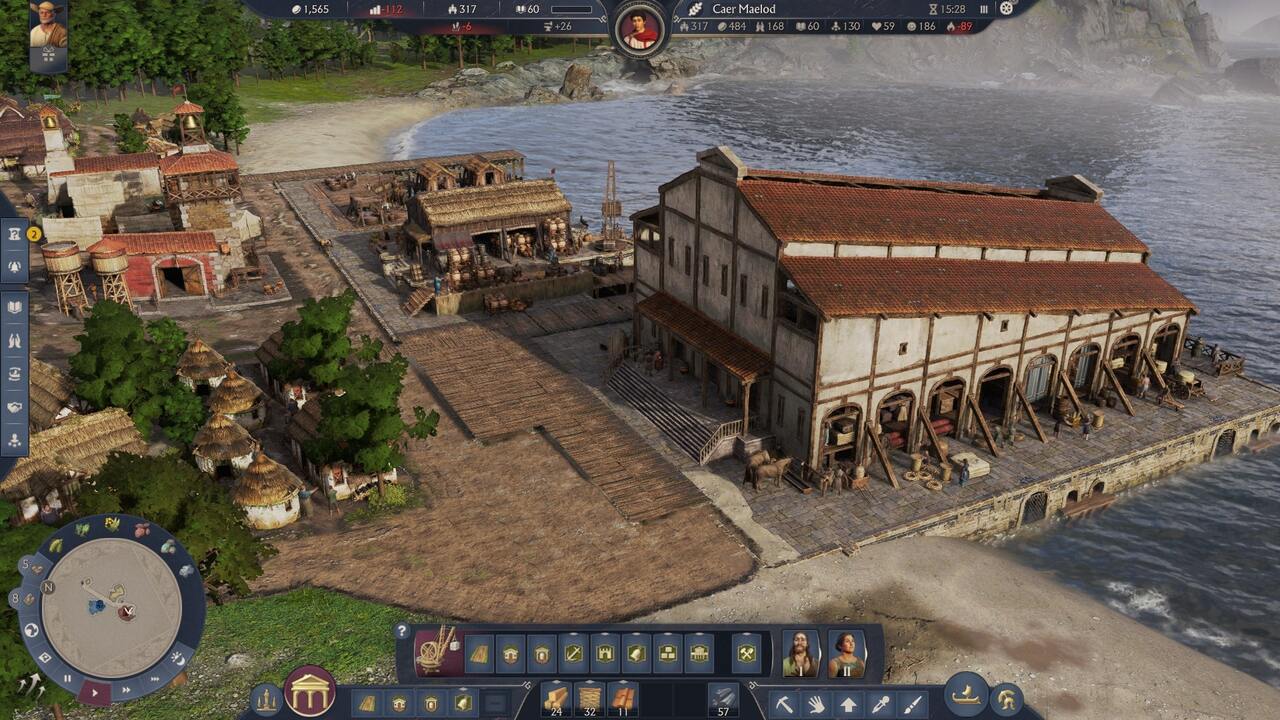Open the help question mark button
Screen dimensions: 1280x720
tap(402, 631)
